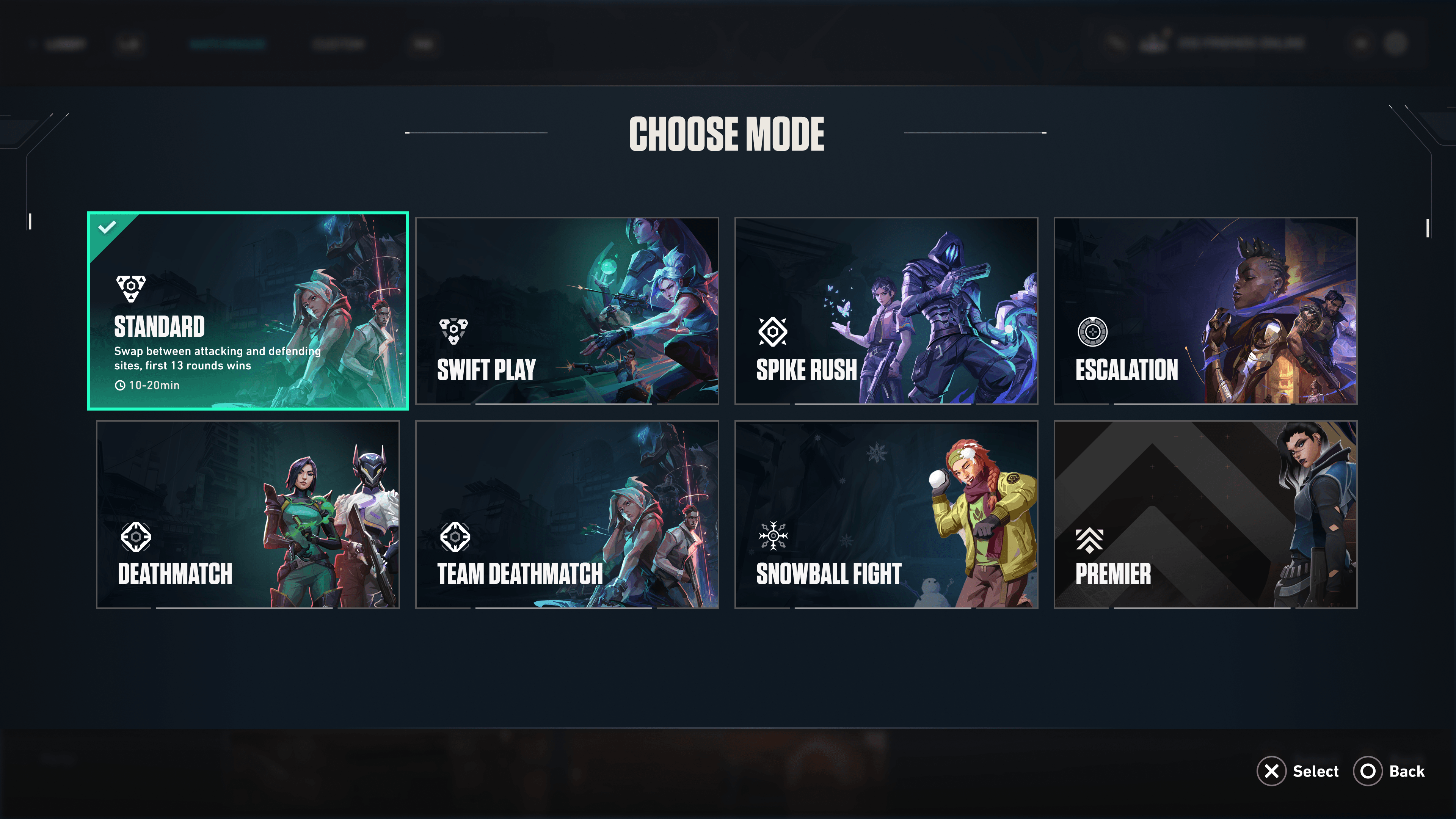
Task: Open the Escalation mode tile
Action: [x=1205, y=311]
